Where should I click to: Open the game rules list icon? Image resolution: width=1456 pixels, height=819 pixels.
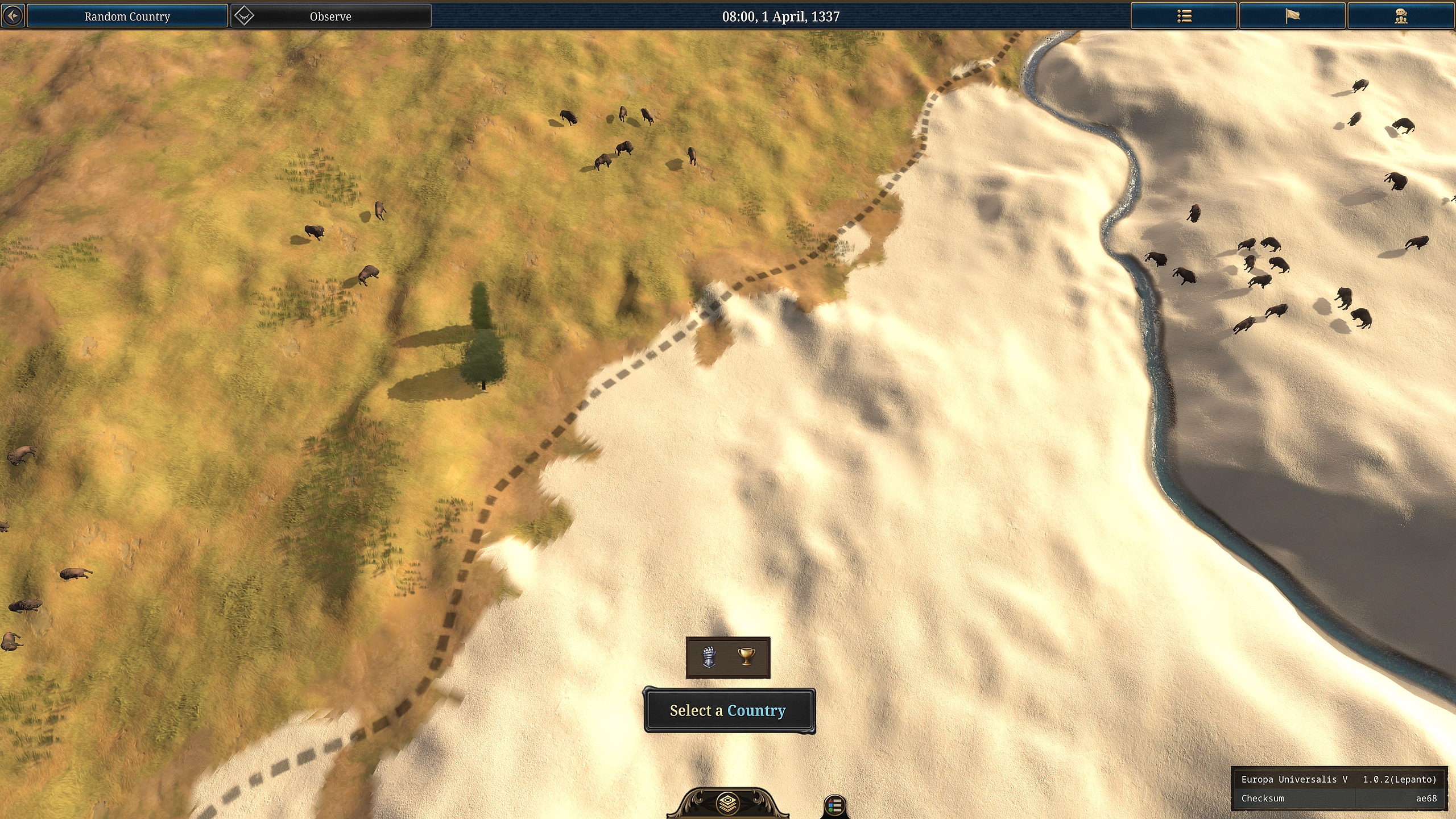click(1184, 16)
